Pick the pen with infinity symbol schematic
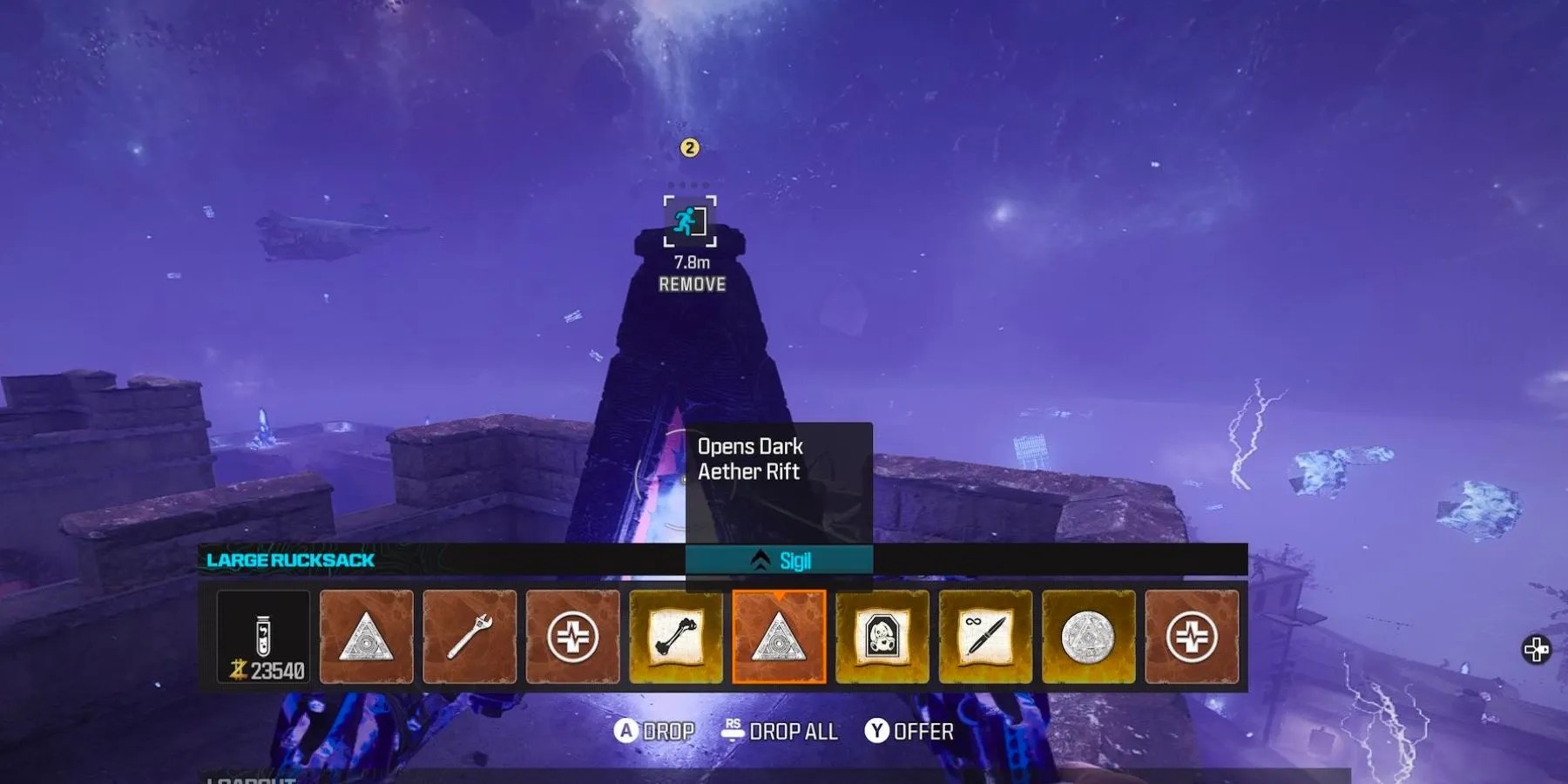The height and width of the screenshot is (784, 1568). (985, 637)
